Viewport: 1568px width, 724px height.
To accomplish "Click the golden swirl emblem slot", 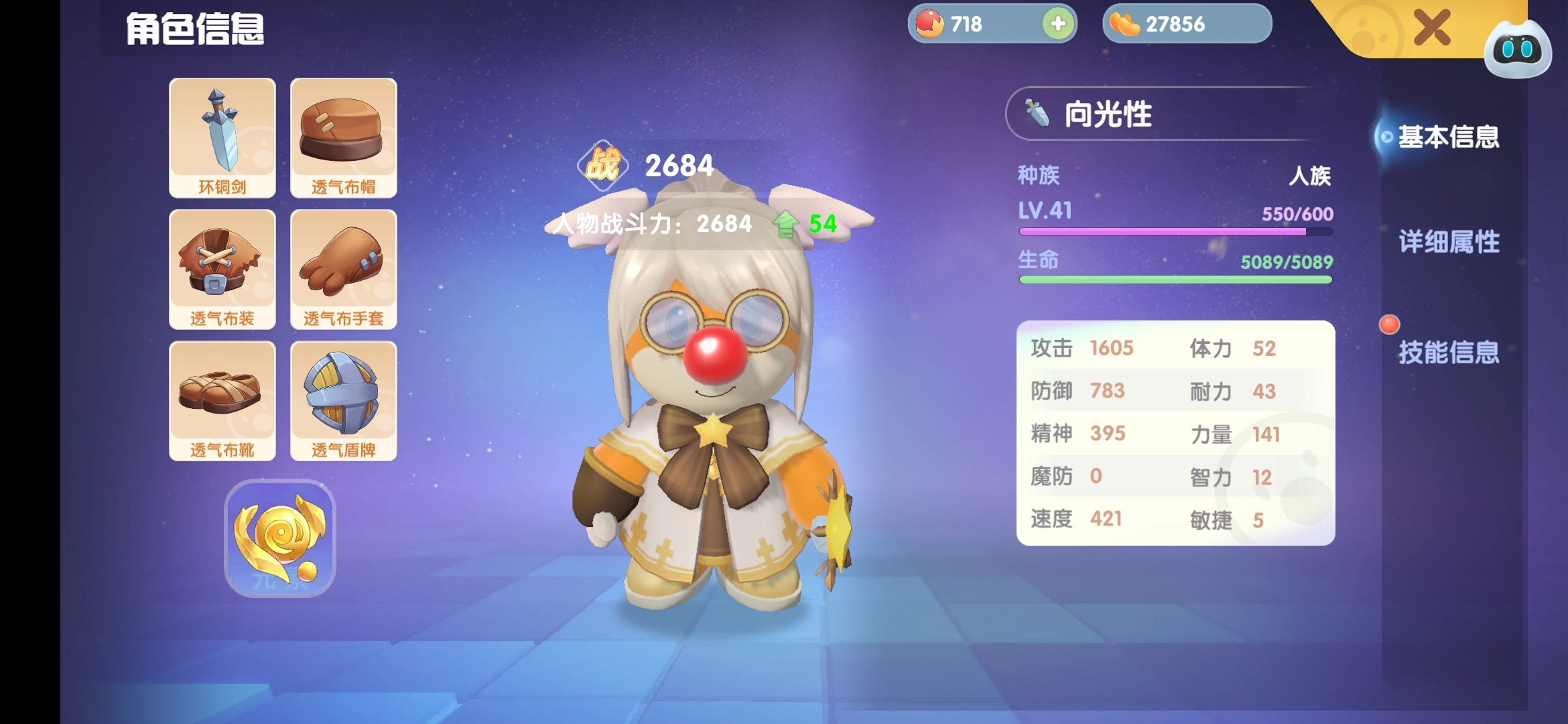I will (280, 538).
